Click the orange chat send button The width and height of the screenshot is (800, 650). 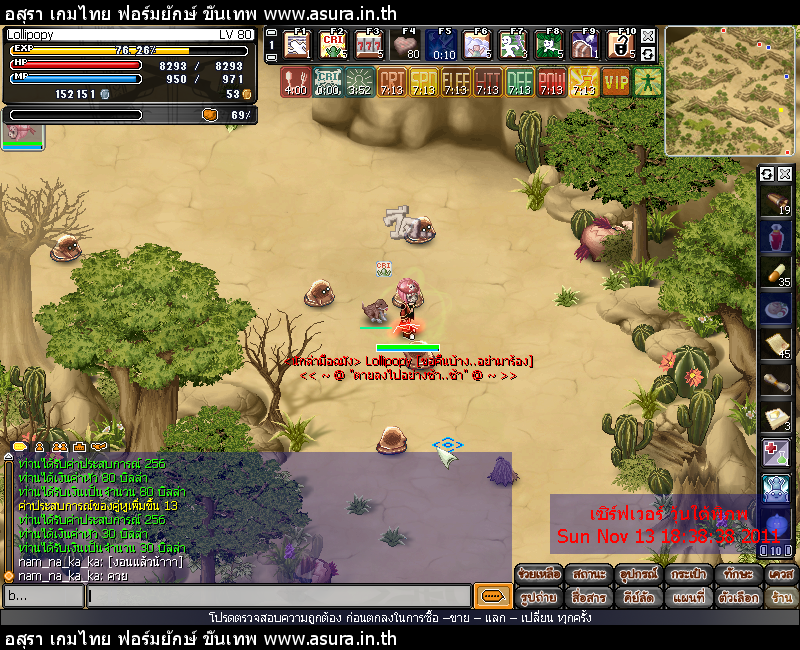491,597
